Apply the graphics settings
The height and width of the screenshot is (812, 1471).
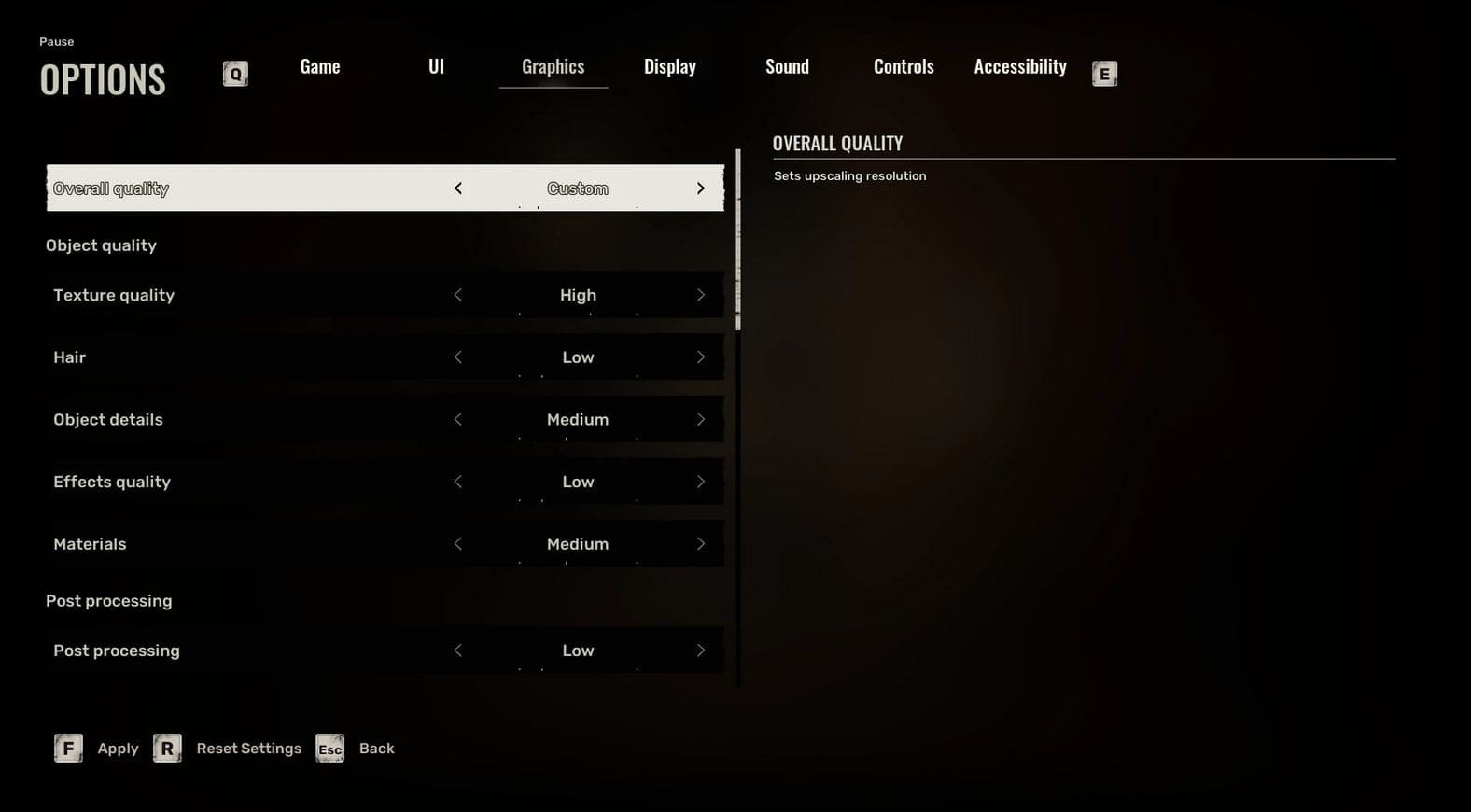(x=117, y=749)
